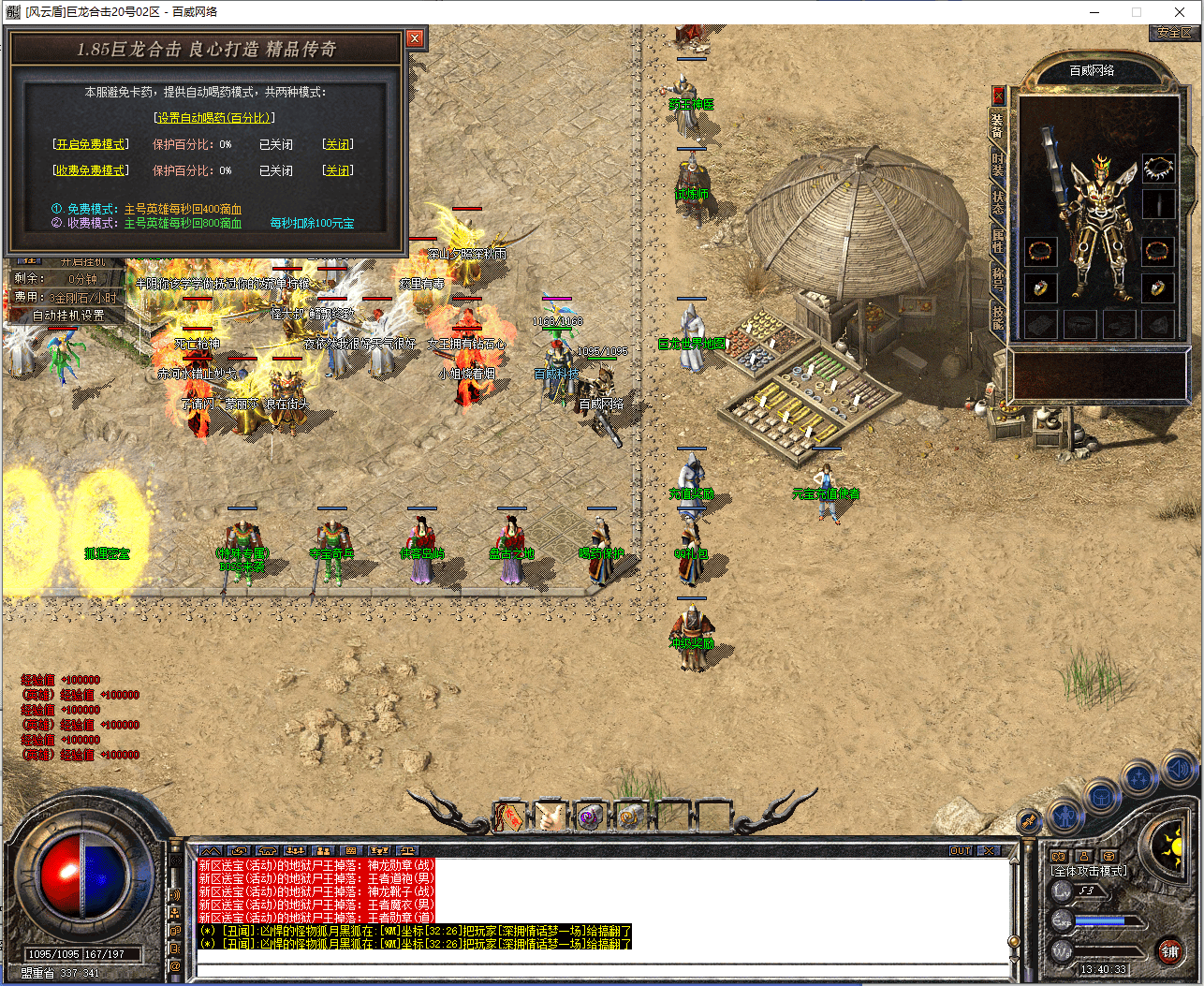Click the OUT button on chat bar
This screenshot has height=986, width=1204.
[x=961, y=850]
